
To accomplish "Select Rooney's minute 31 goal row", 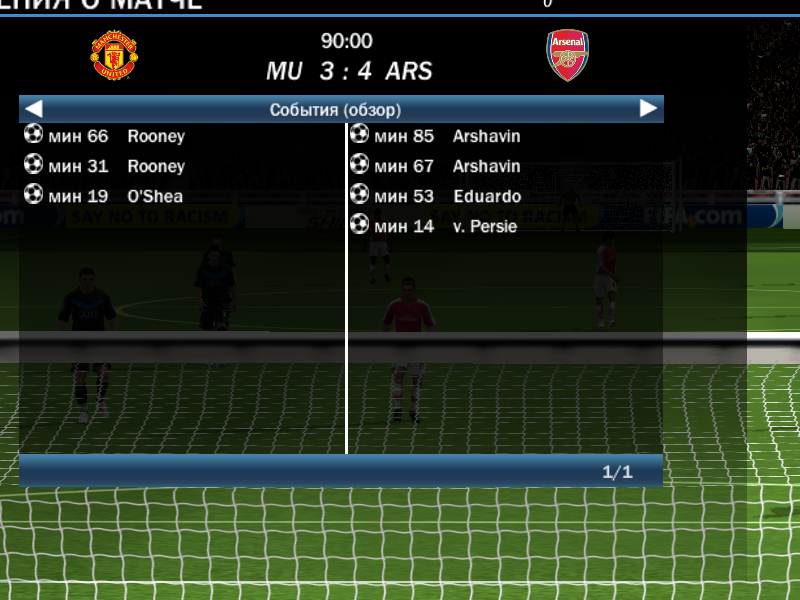I will (x=105, y=166).
